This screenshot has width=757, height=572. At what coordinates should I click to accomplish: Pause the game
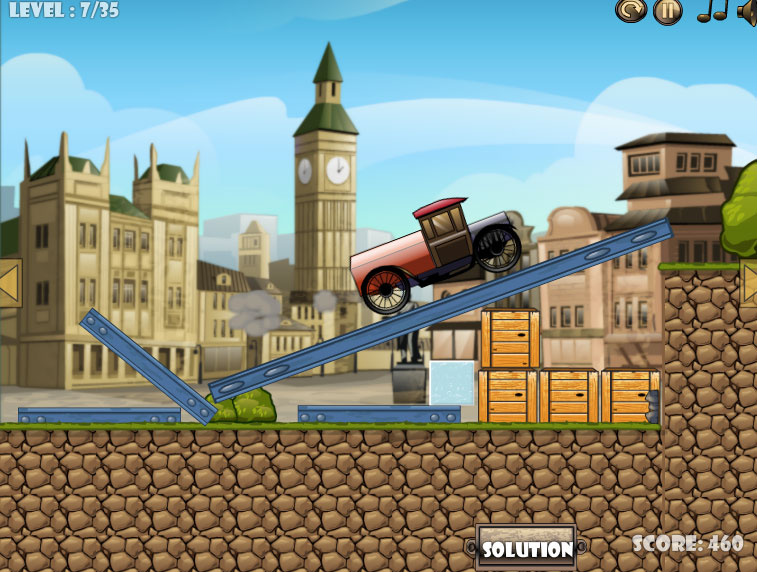(x=667, y=11)
